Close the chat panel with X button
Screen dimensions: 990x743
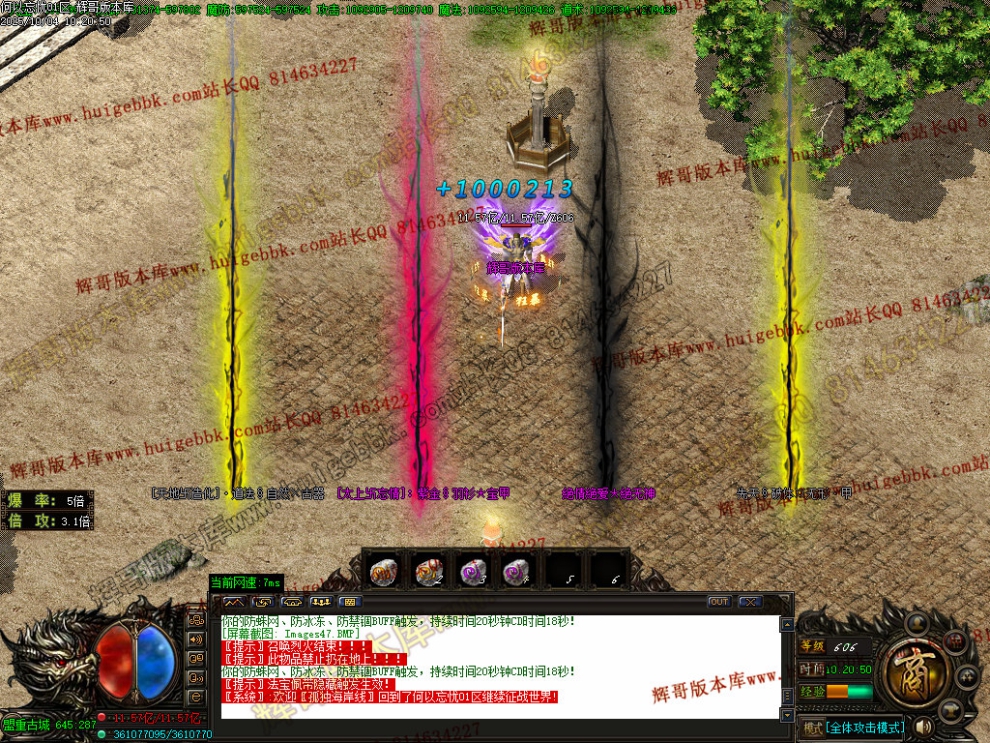(748, 602)
